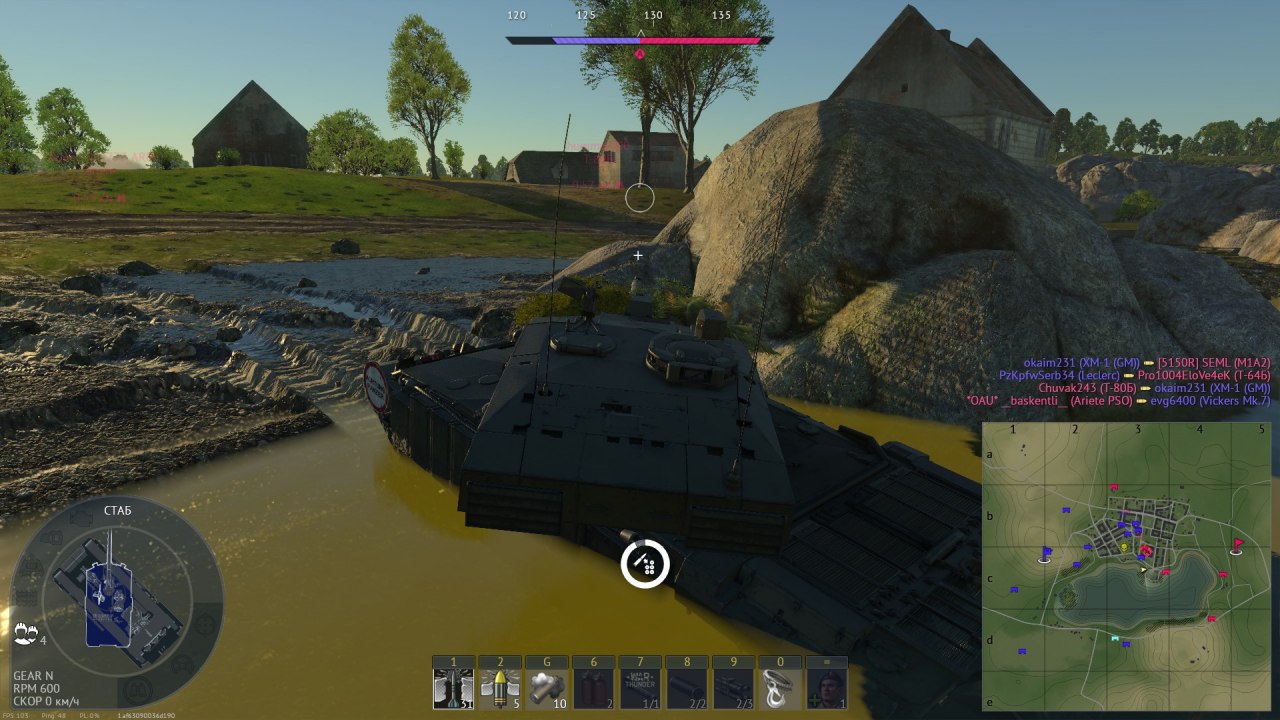Select the APFSDS shell slot with 31 rounds
The width and height of the screenshot is (1280, 720).
453,689
